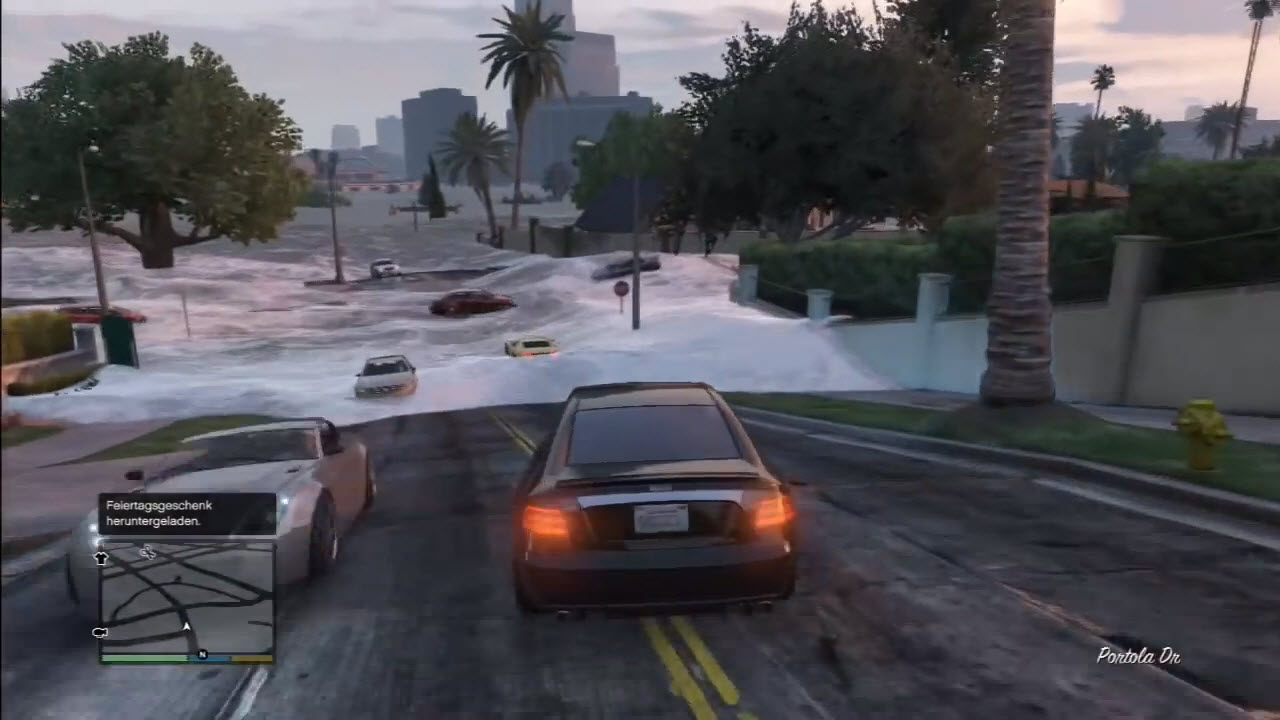Image resolution: width=1280 pixels, height=720 pixels.
Task: Click the yellow sports car in the floodwater
Action: click(531, 345)
